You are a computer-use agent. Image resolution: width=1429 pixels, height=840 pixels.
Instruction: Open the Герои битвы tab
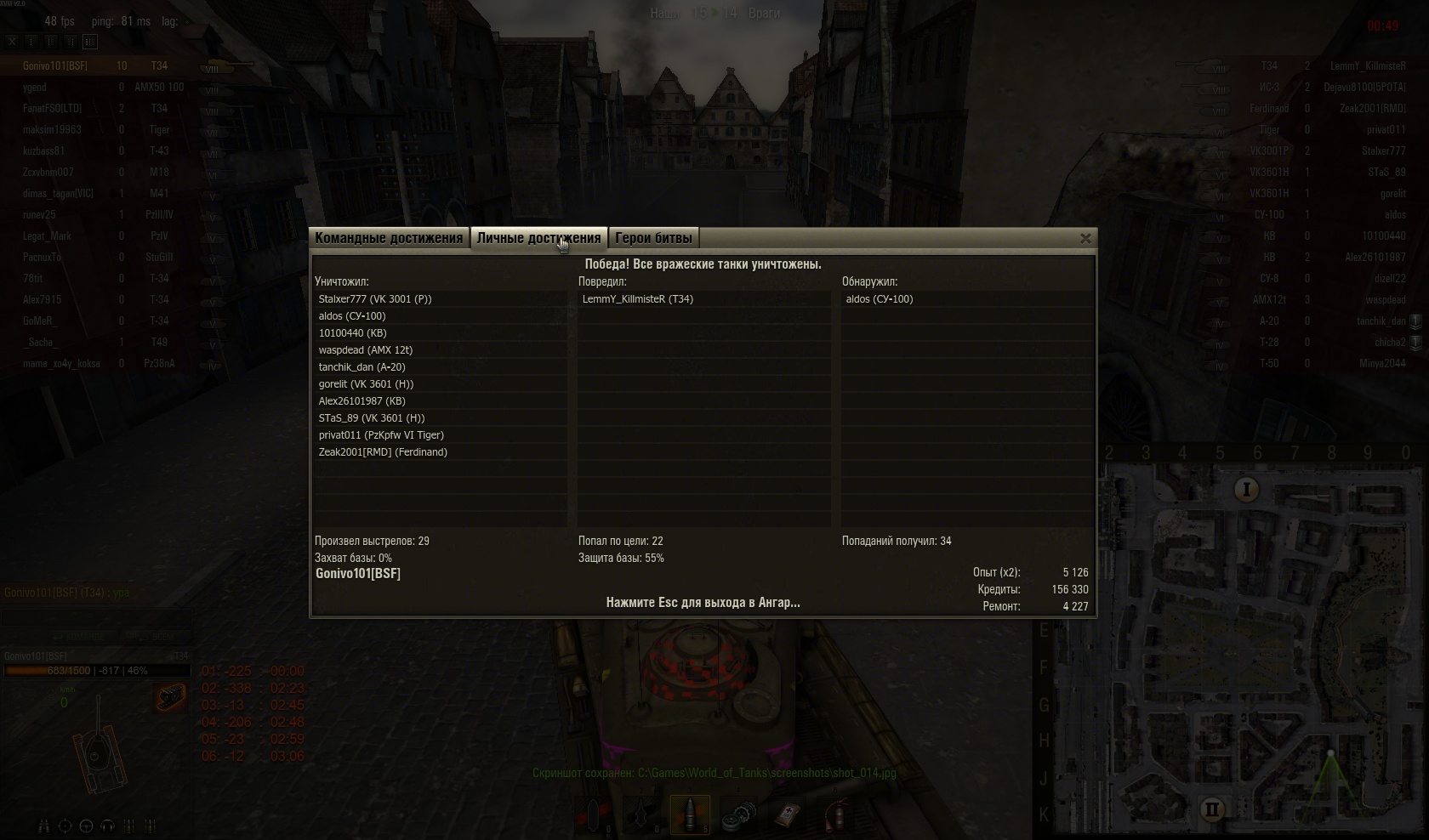click(x=653, y=238)
